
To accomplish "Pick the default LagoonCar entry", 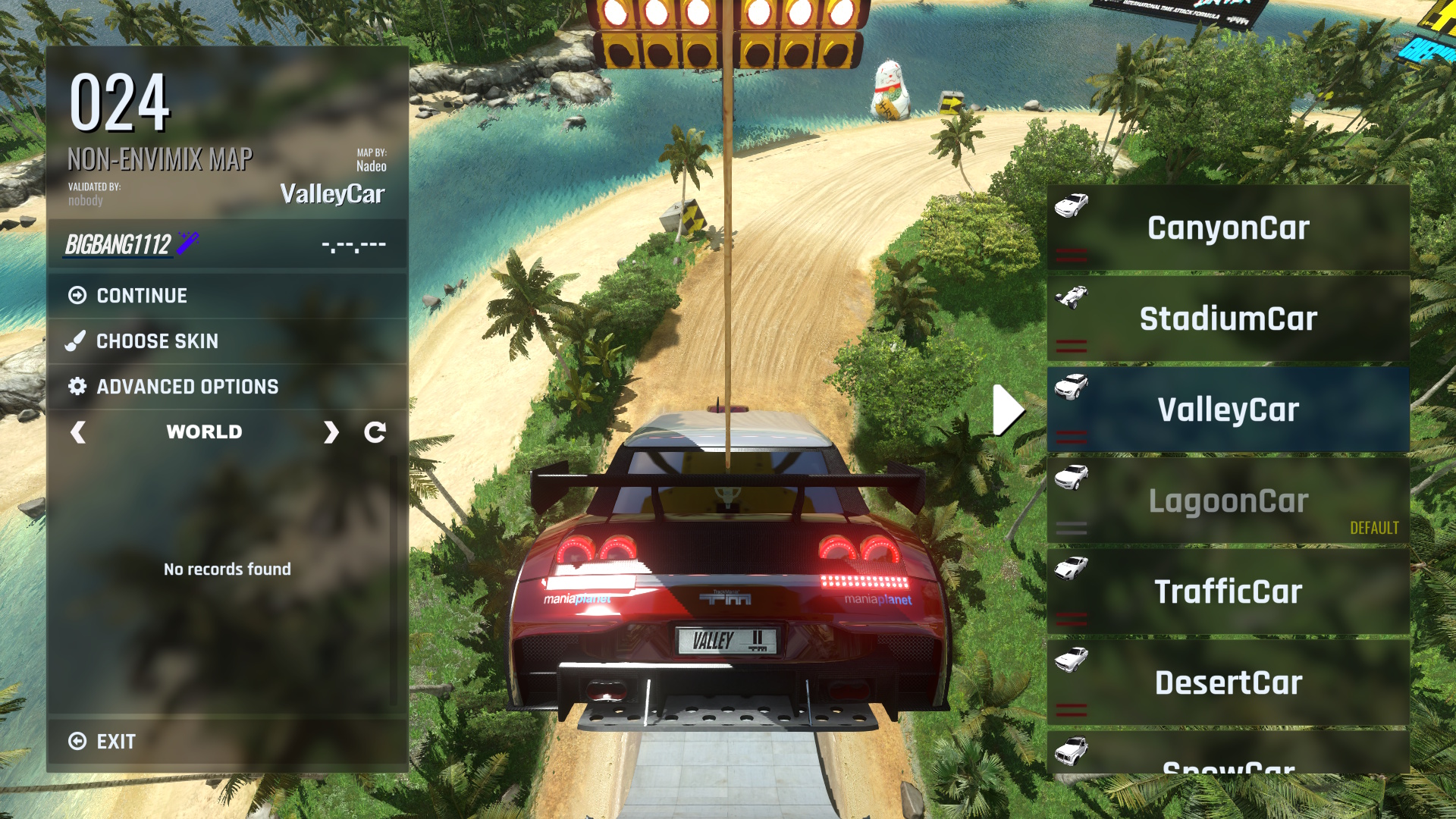I will [1228, 500].
